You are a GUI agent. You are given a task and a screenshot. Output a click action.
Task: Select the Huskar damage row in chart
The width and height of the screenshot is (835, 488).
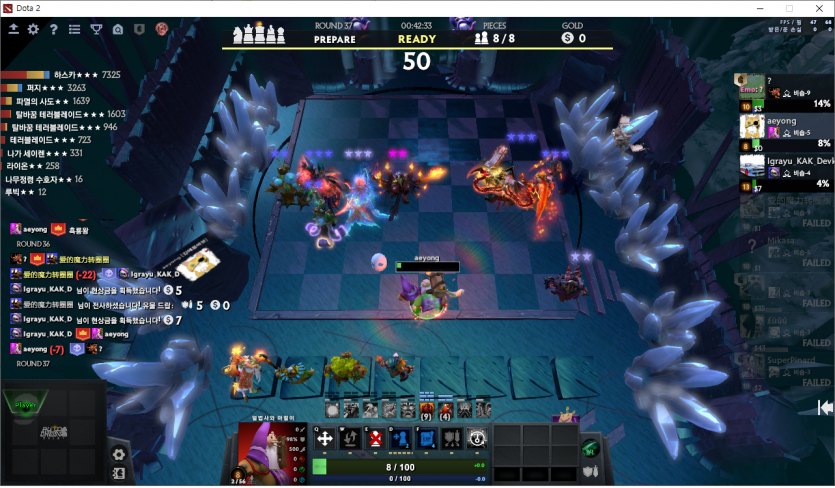point(62,75)
